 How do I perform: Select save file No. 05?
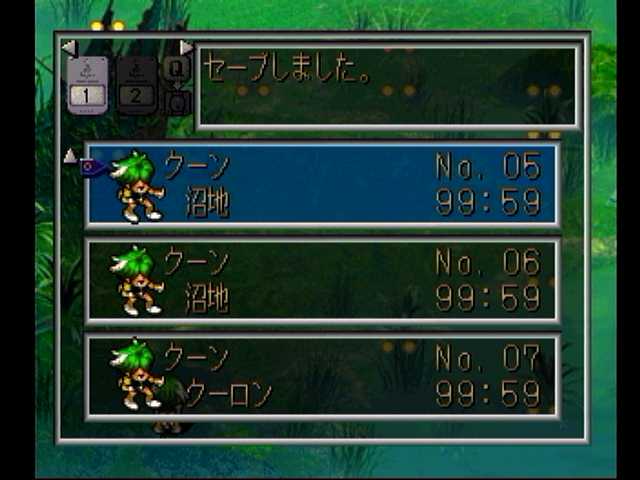[x=322, y=185]
